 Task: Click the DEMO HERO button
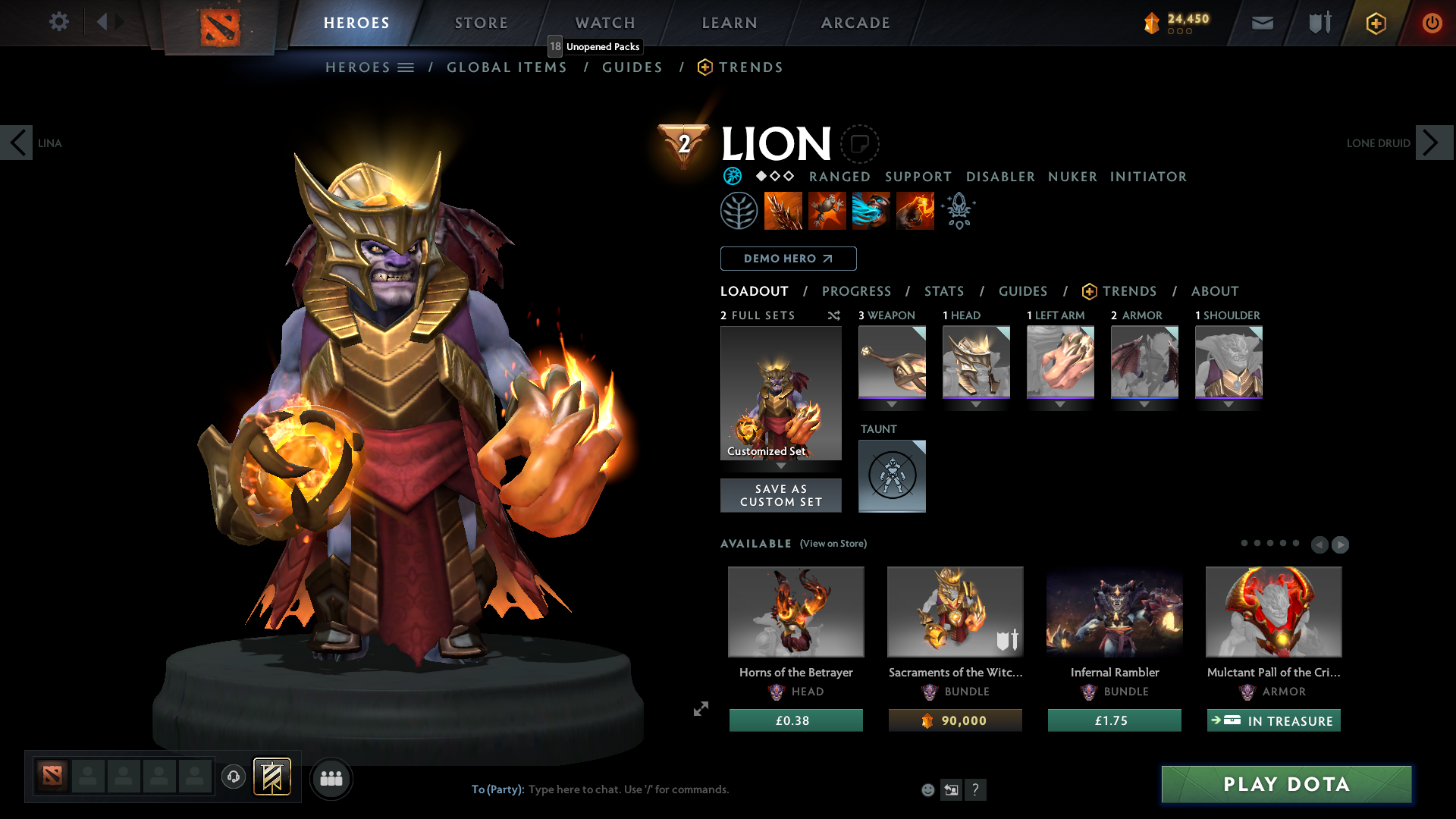pyautogui.click(x=787, y=259)
